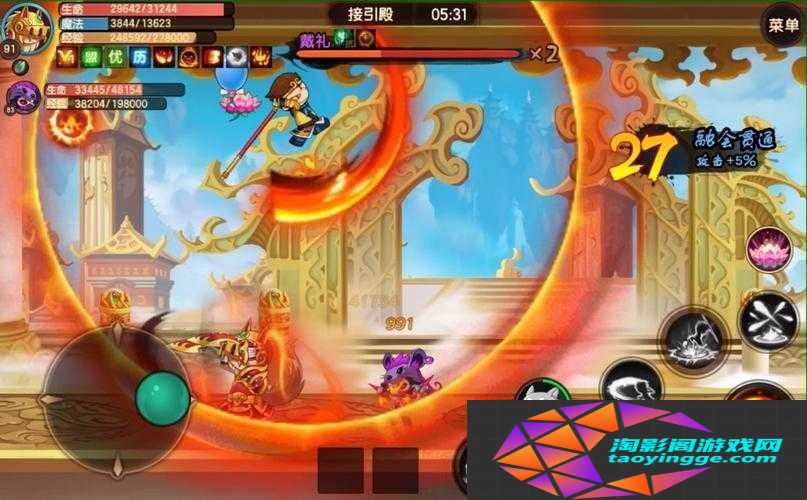Activate the pink lotus skill
Image resolution: width=807 pixels, height=500 pixels.
point(768,249)
